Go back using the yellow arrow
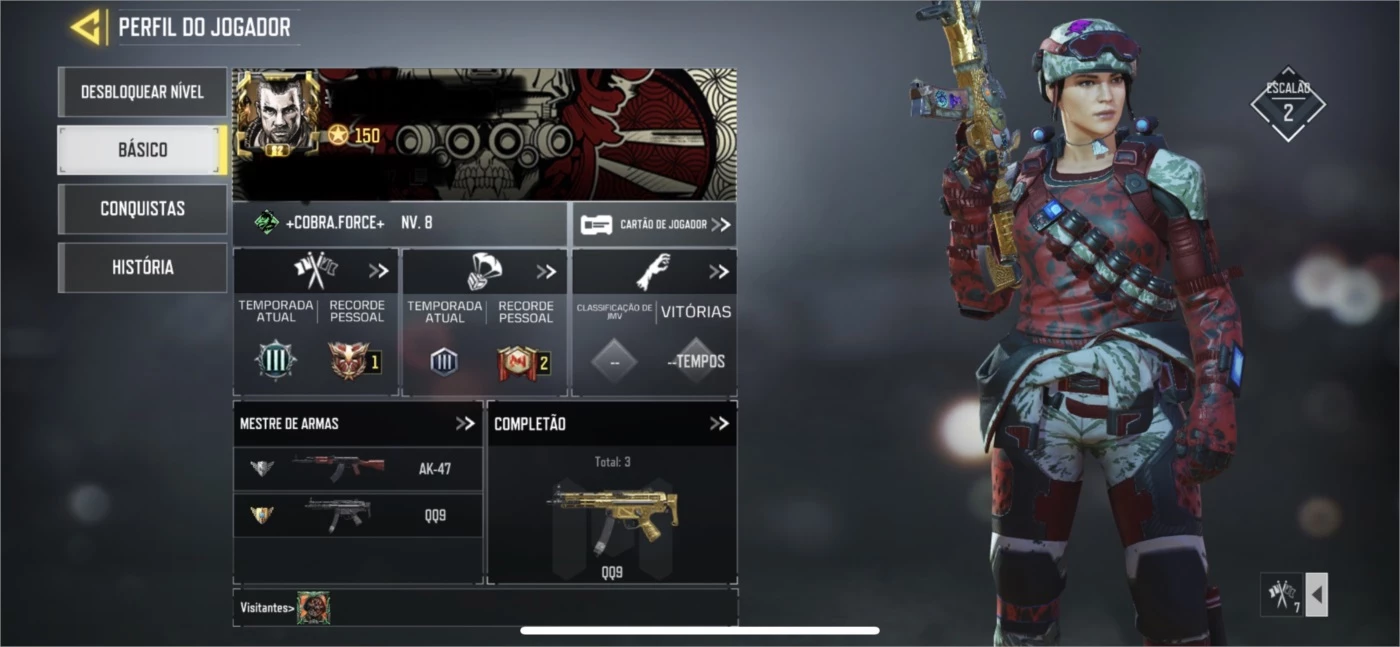Screen dimensions: 1400x647 pyautogui.click(x=88, y=27)
